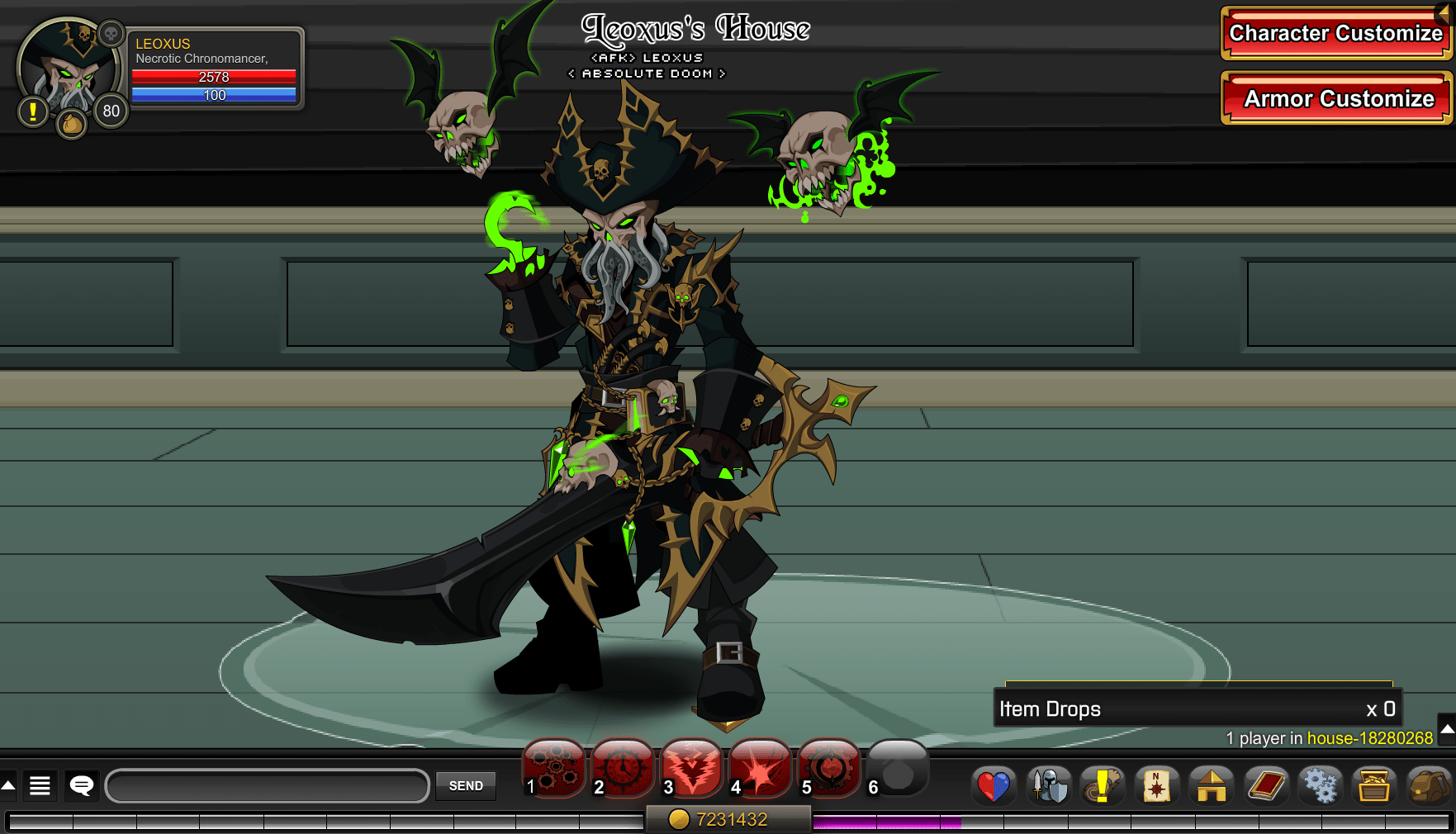Open Character Customize
Viewport: 1456px width, 834px height.
pos(1335,34)
